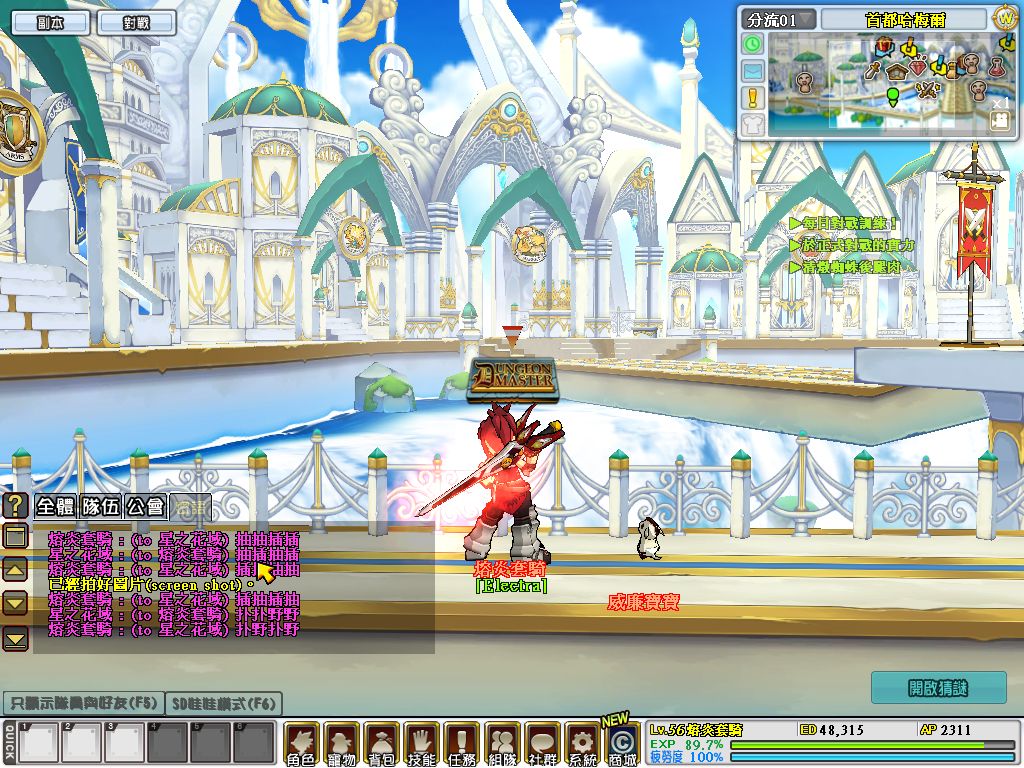Image resolution: width=1024 pixels, height=768 pixels.
Task: Open the 副本 dungeon menu
Action: [x=50, y=22]
